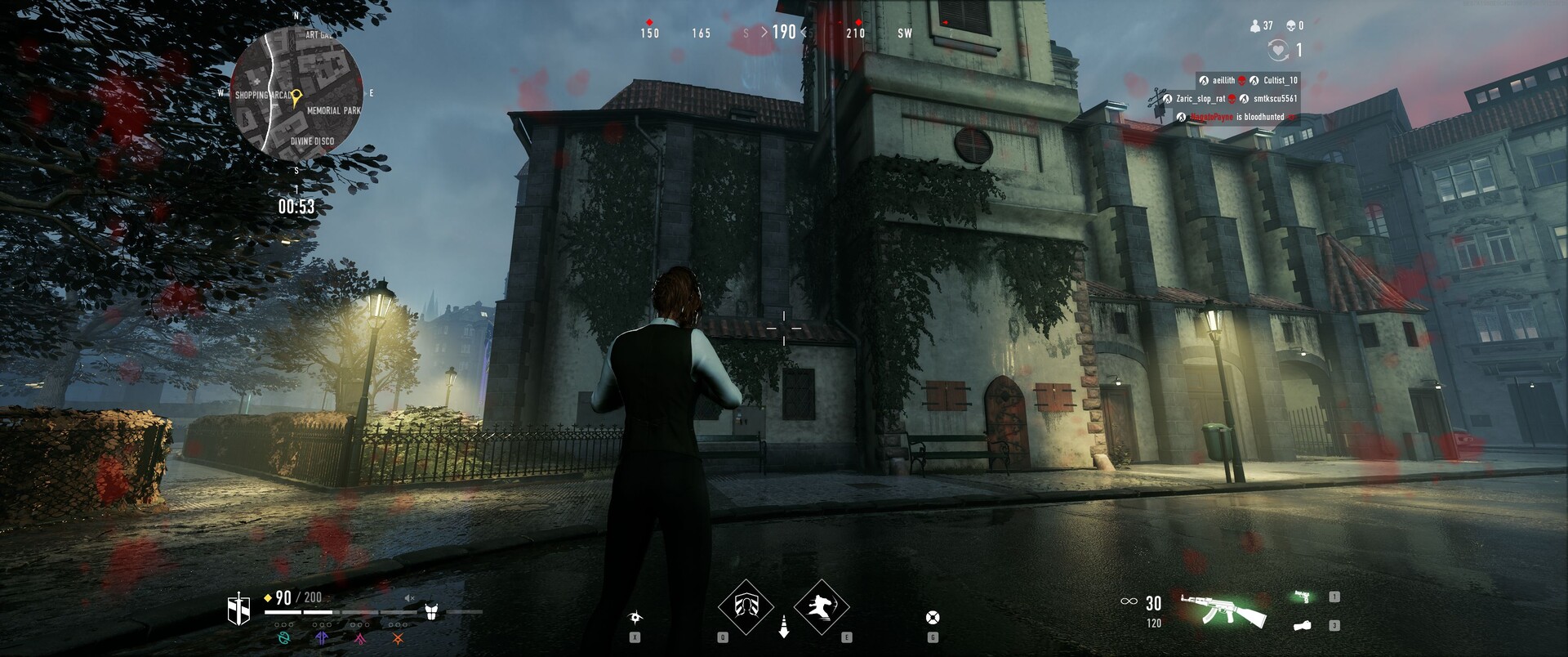Click the heart extra-life icon
Viewport: 1568px width, 657px height.
pos(1277,51)
